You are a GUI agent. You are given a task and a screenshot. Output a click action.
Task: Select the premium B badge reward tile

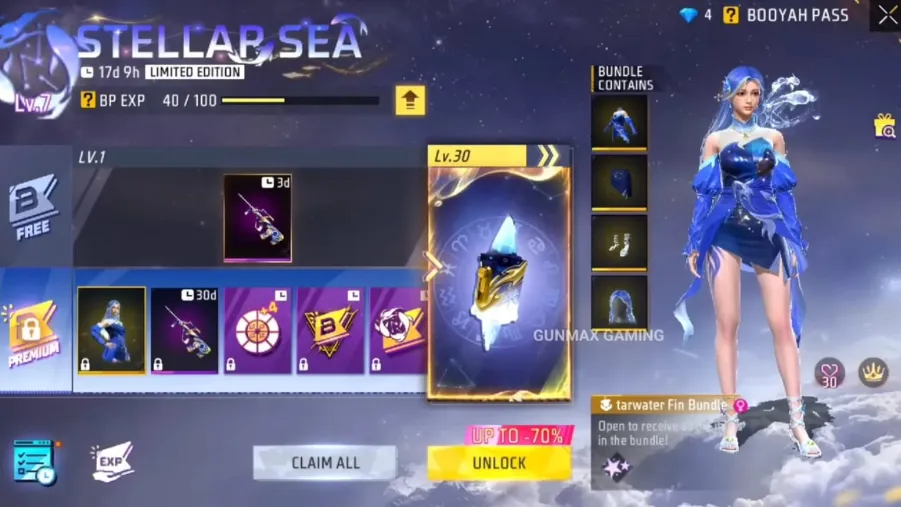[x=330, y=331]
